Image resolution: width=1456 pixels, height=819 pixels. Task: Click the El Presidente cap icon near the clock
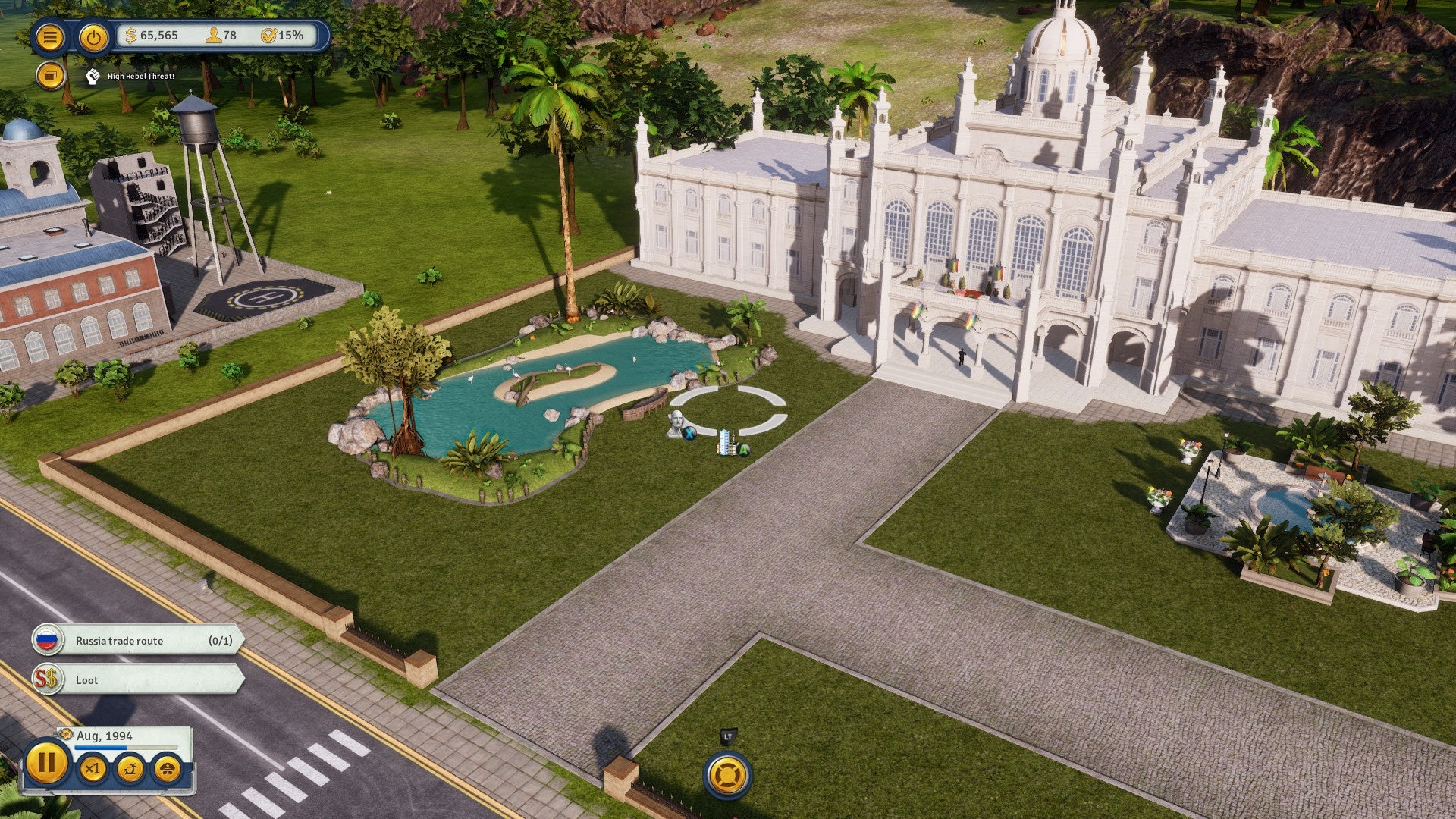click(x=167, y=769)
